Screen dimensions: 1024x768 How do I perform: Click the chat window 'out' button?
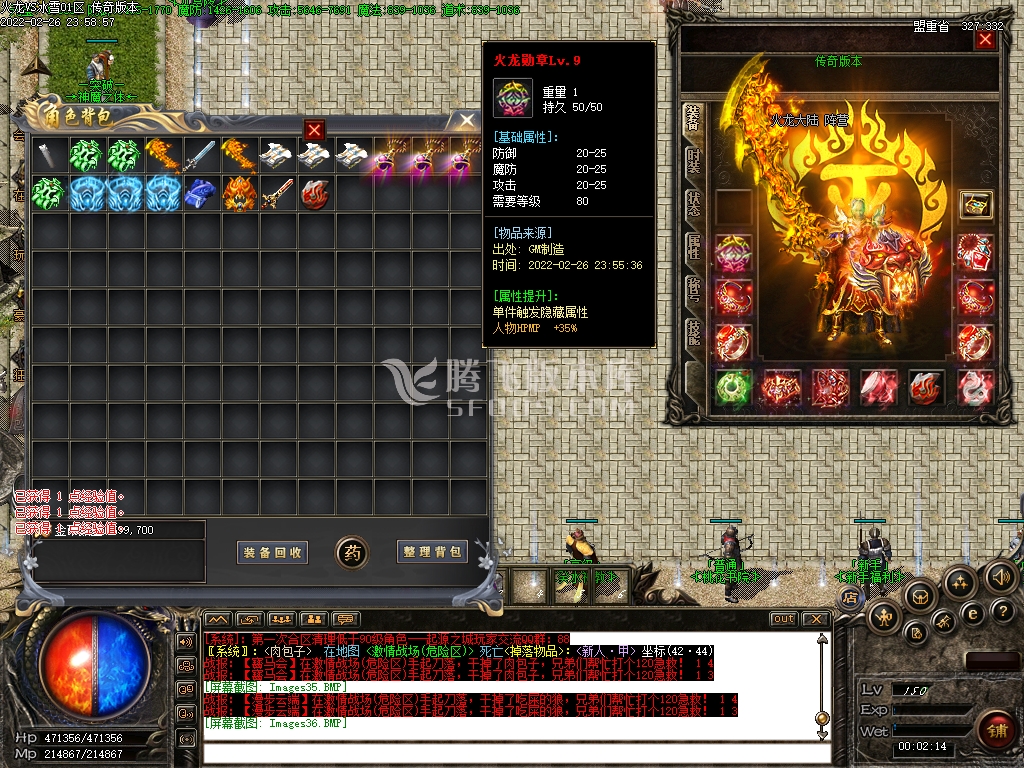(x=784, y=619)
